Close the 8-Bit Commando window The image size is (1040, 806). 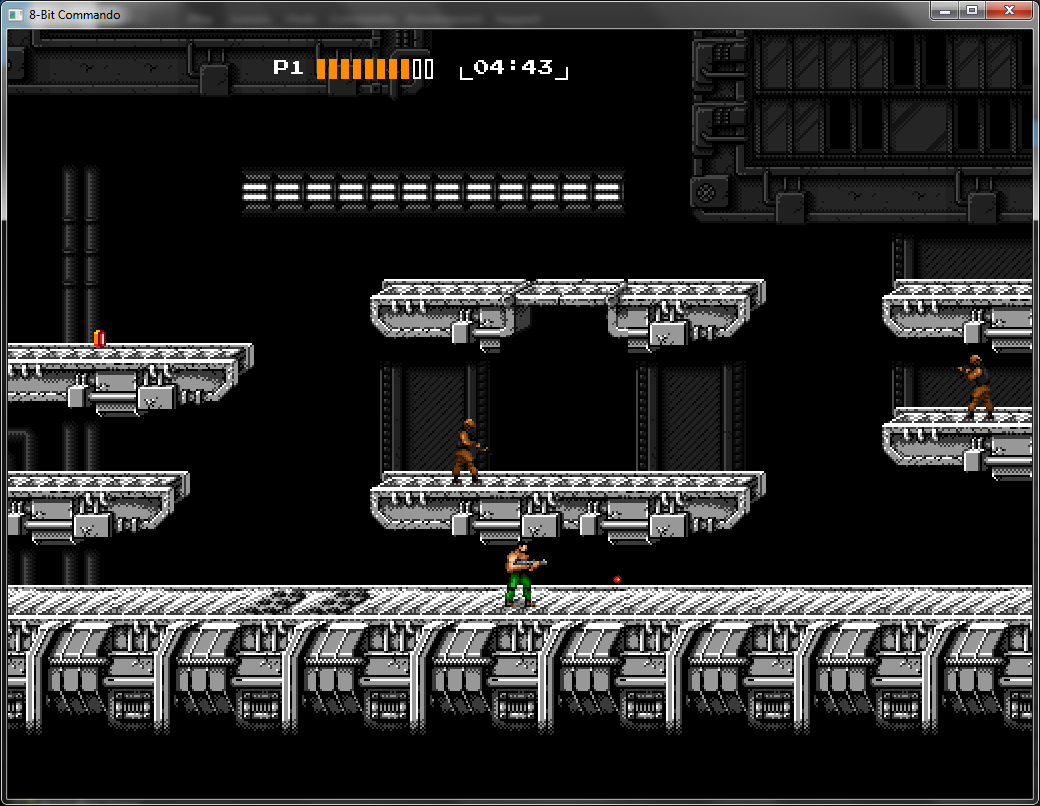pos(1010,10)
